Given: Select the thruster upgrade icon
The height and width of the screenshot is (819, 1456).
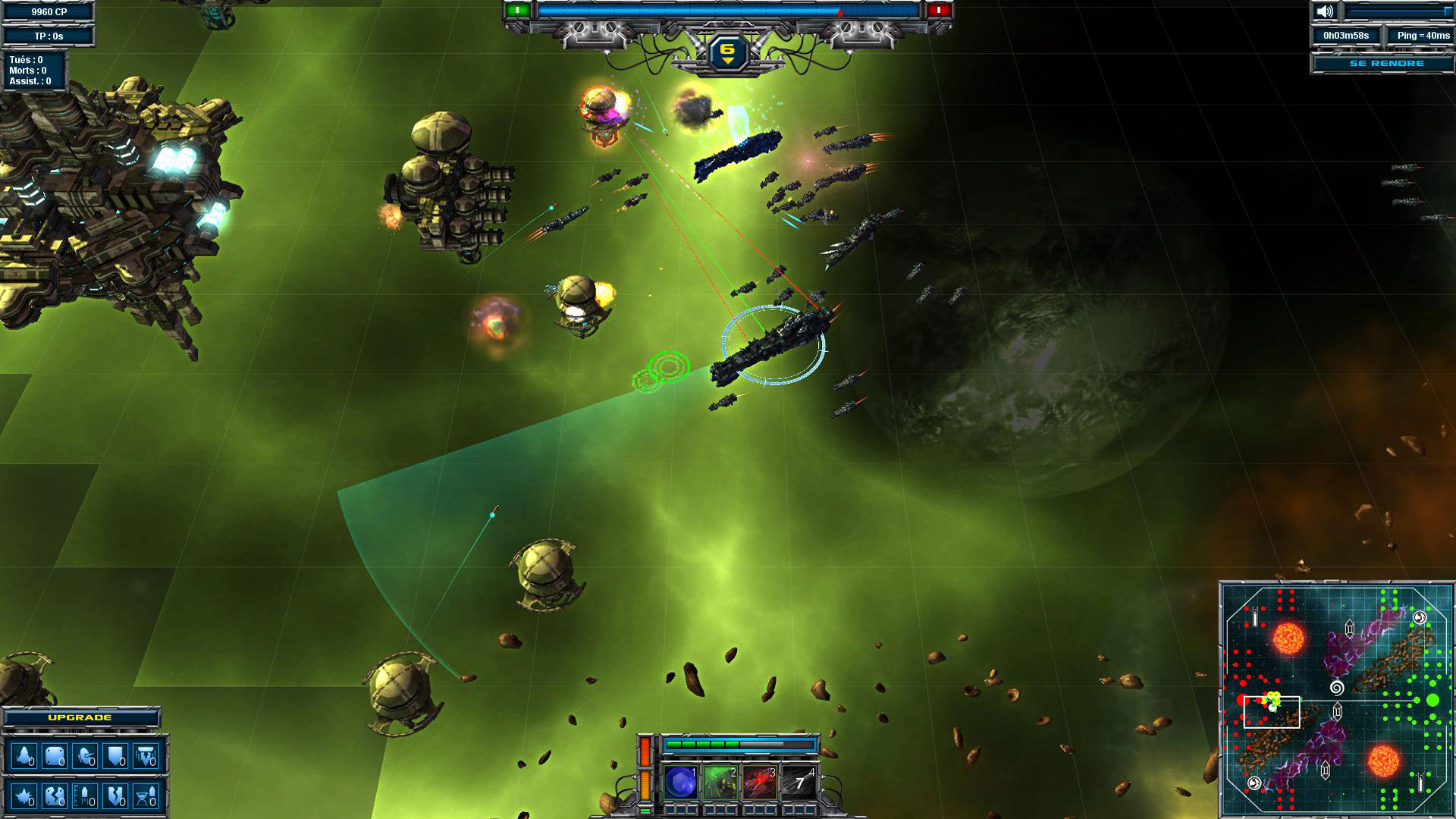Looking at the screenshot, I should [85, 757].
